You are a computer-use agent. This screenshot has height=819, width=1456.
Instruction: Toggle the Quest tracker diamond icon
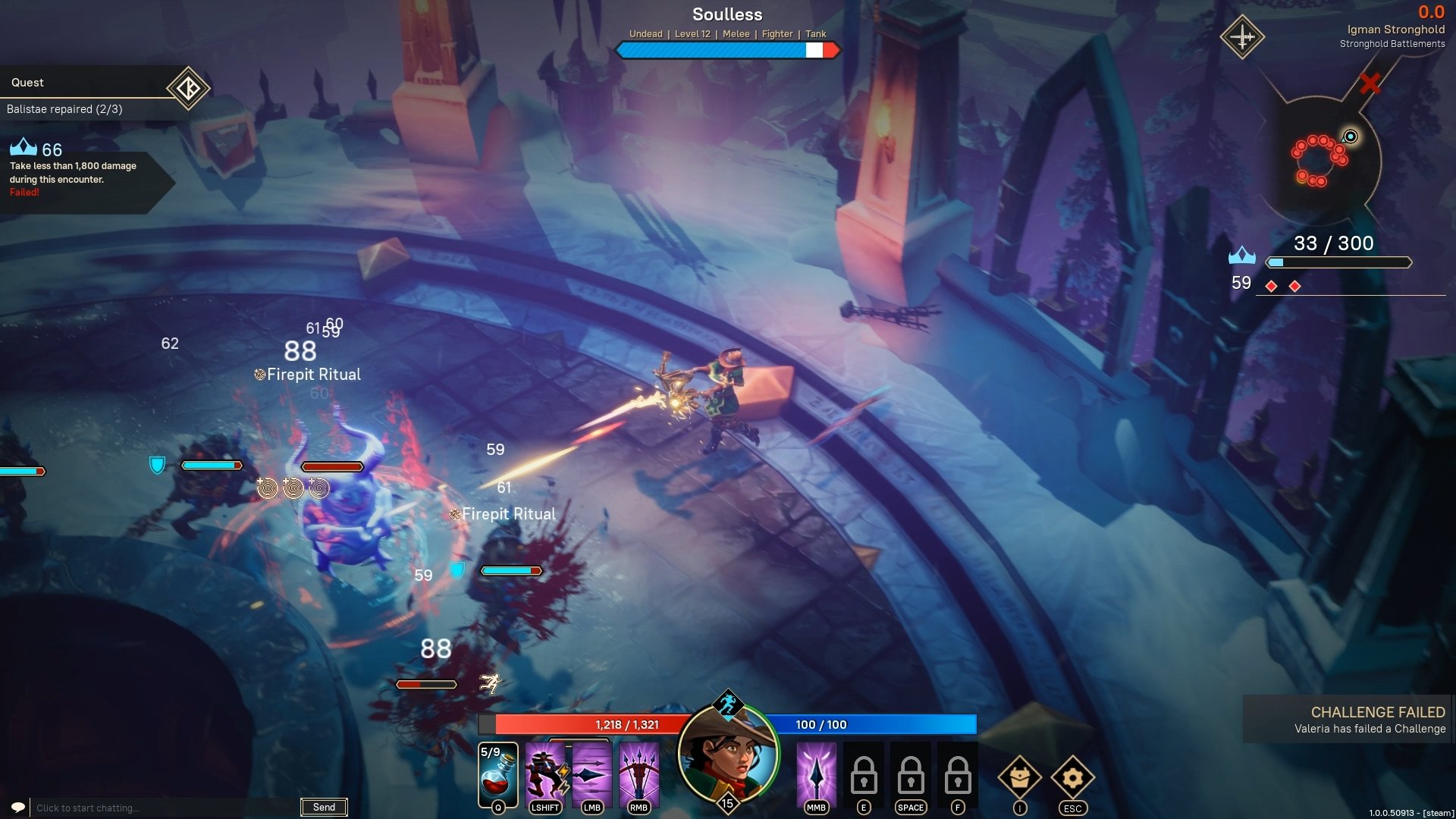(x=188, y=89)
